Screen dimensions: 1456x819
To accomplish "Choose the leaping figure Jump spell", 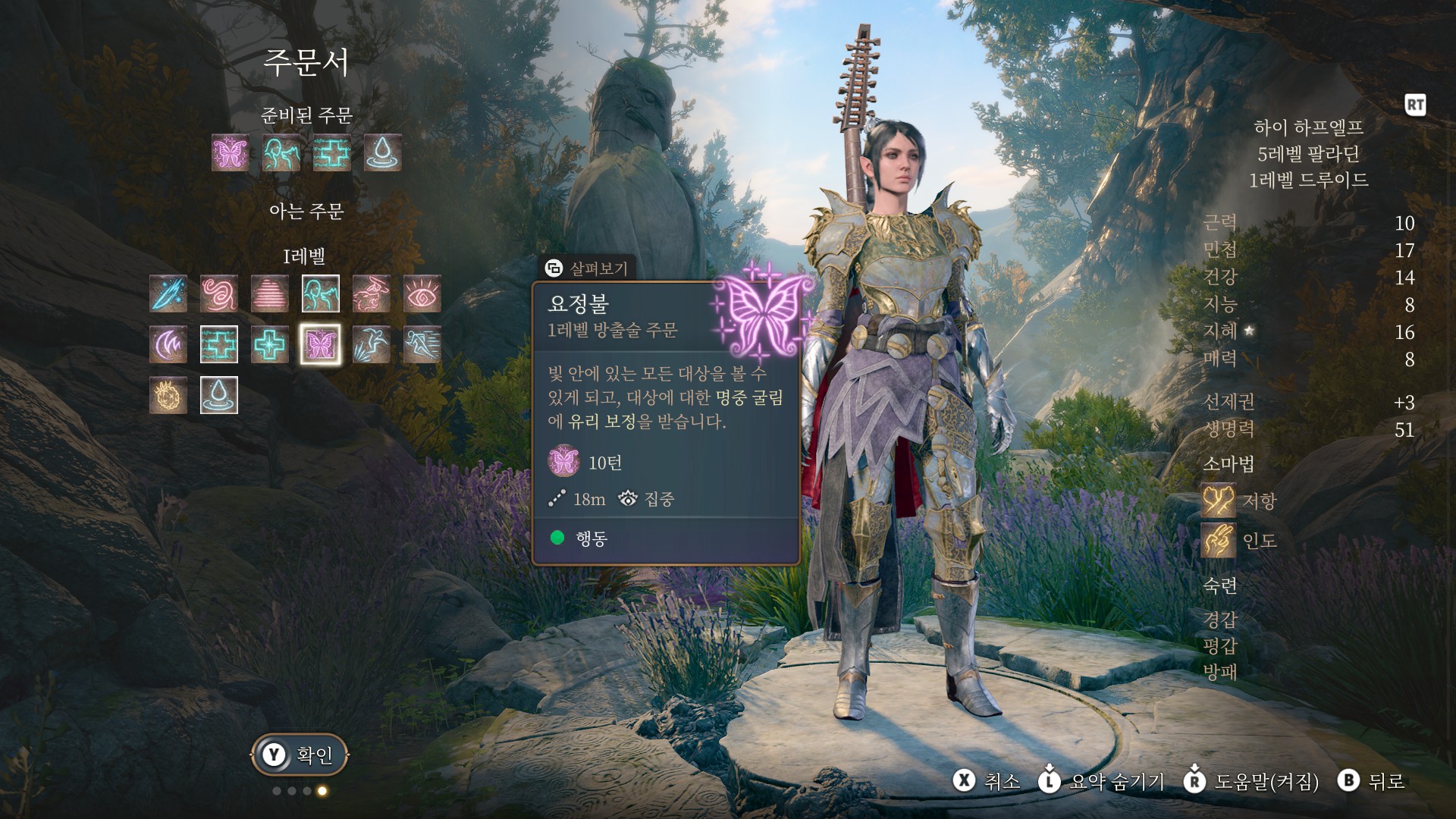I will pyautogui.click(x=372, y=345).
